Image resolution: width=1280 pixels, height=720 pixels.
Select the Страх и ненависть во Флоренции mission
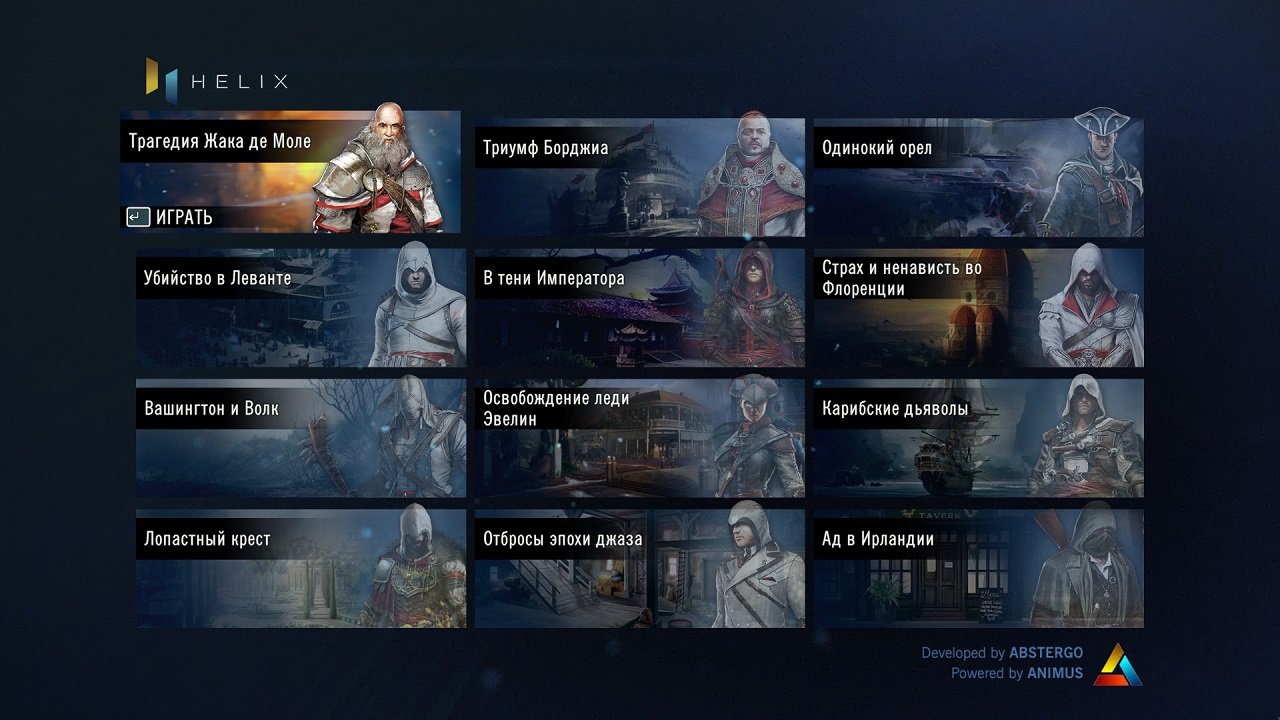tap(978, 307)
